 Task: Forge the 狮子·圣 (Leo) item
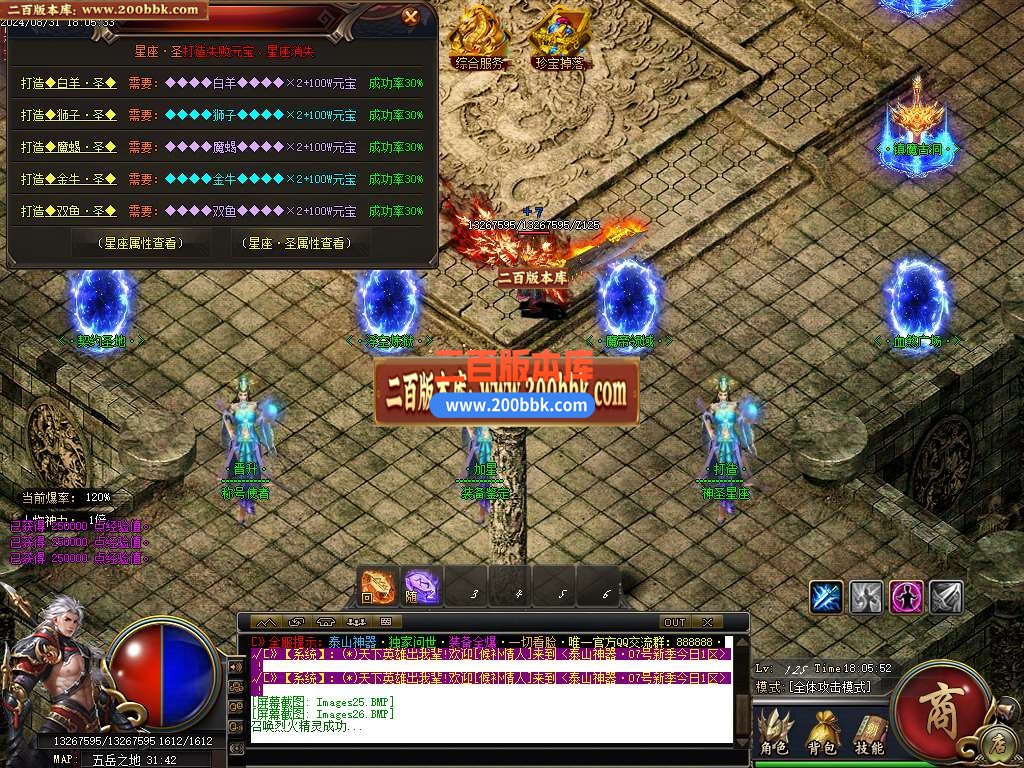coord(69,116)
